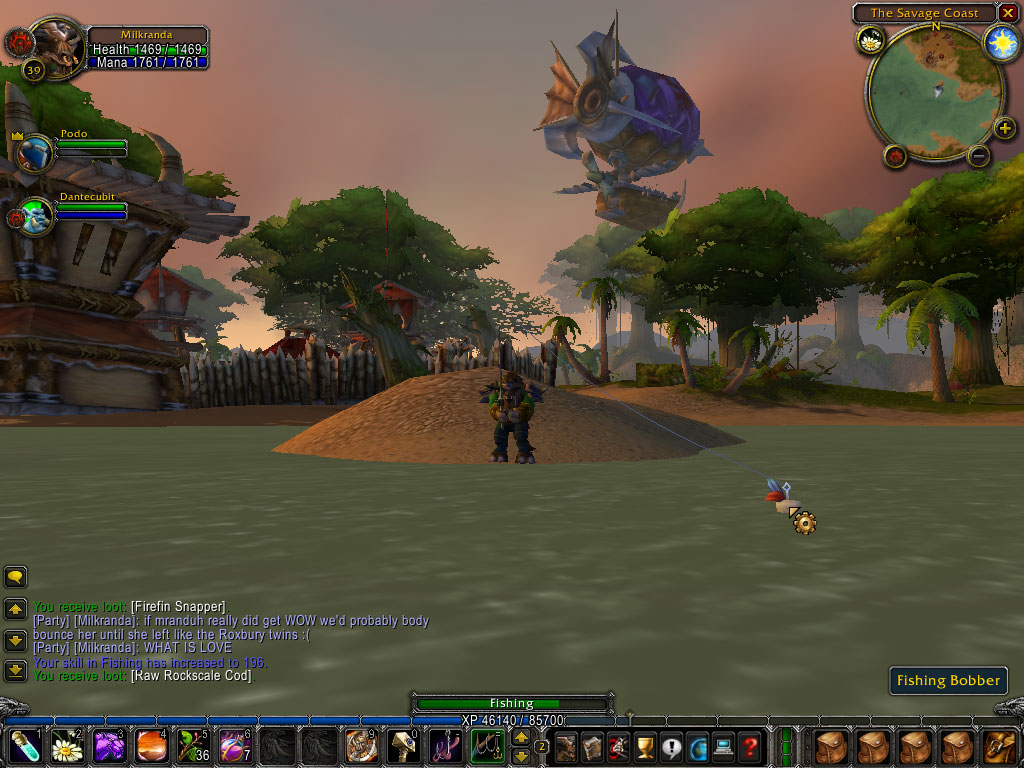This screenshot has width=1024, height=768.
Task: Open the red question mark help button
Action: click(749, 746)
